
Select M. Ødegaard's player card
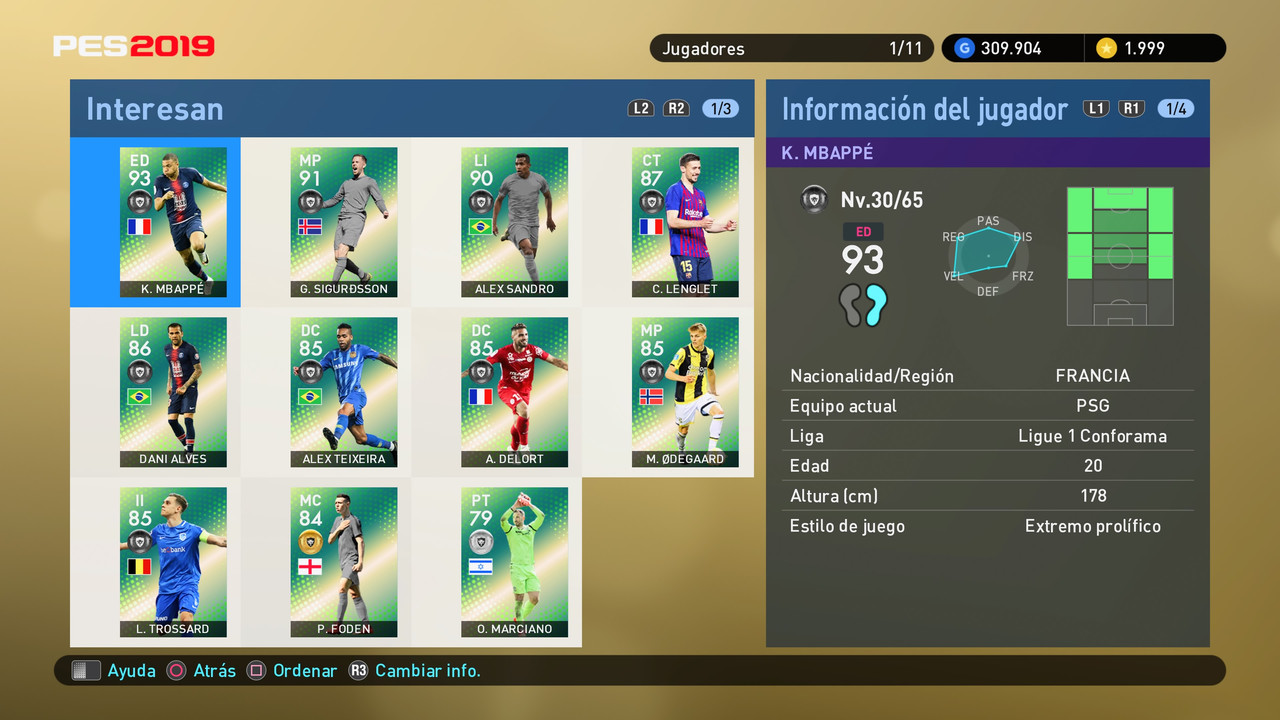pyautogui.click(x=685, y=392)
